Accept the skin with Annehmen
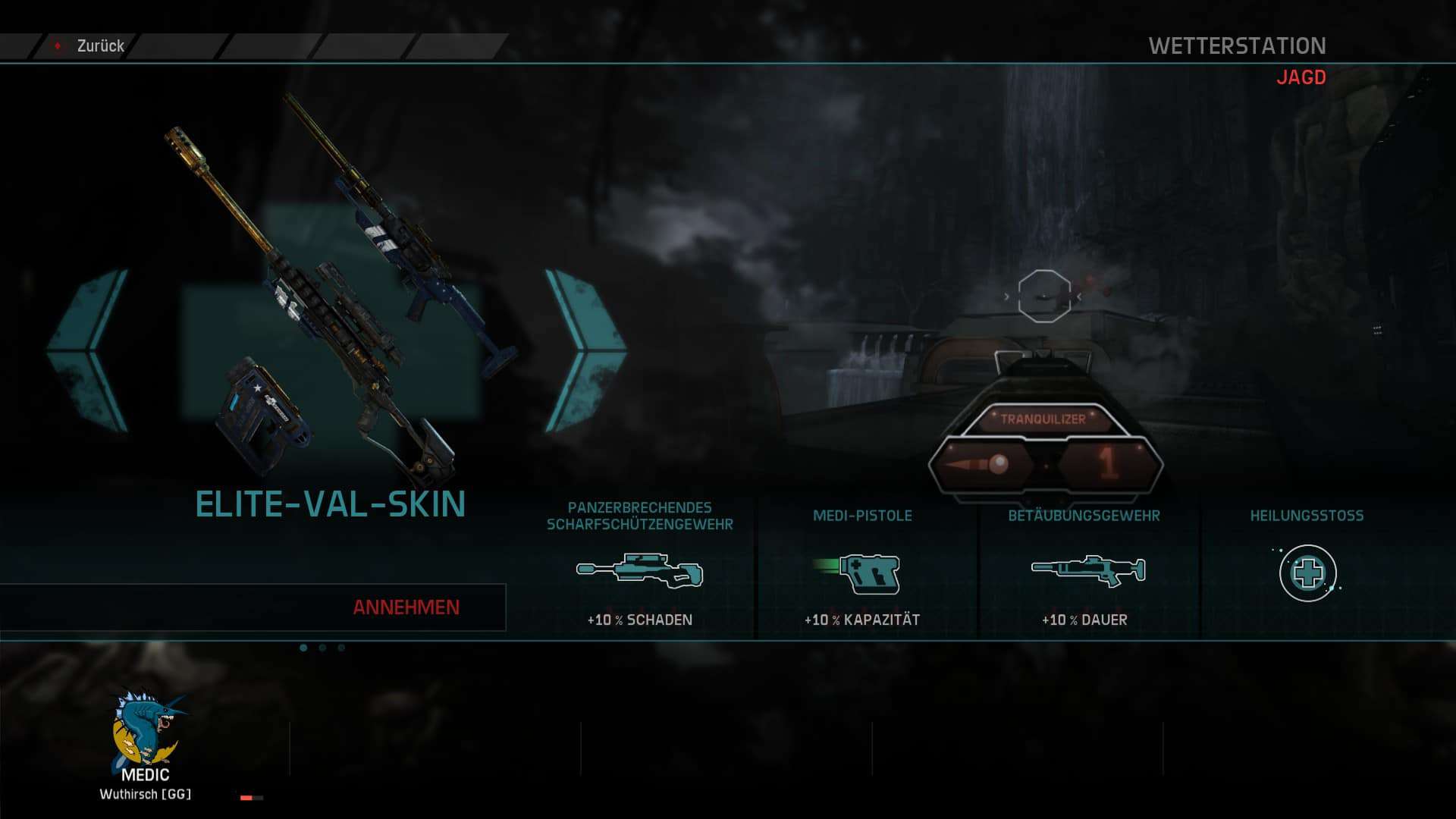The height and width of the screenshot is (819, 1456). pyautogui.click(x=406, y=607)
